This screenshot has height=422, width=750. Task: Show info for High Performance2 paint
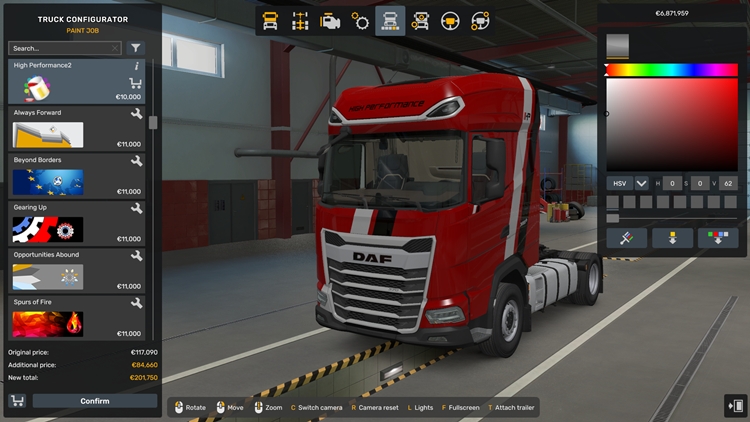136,66
